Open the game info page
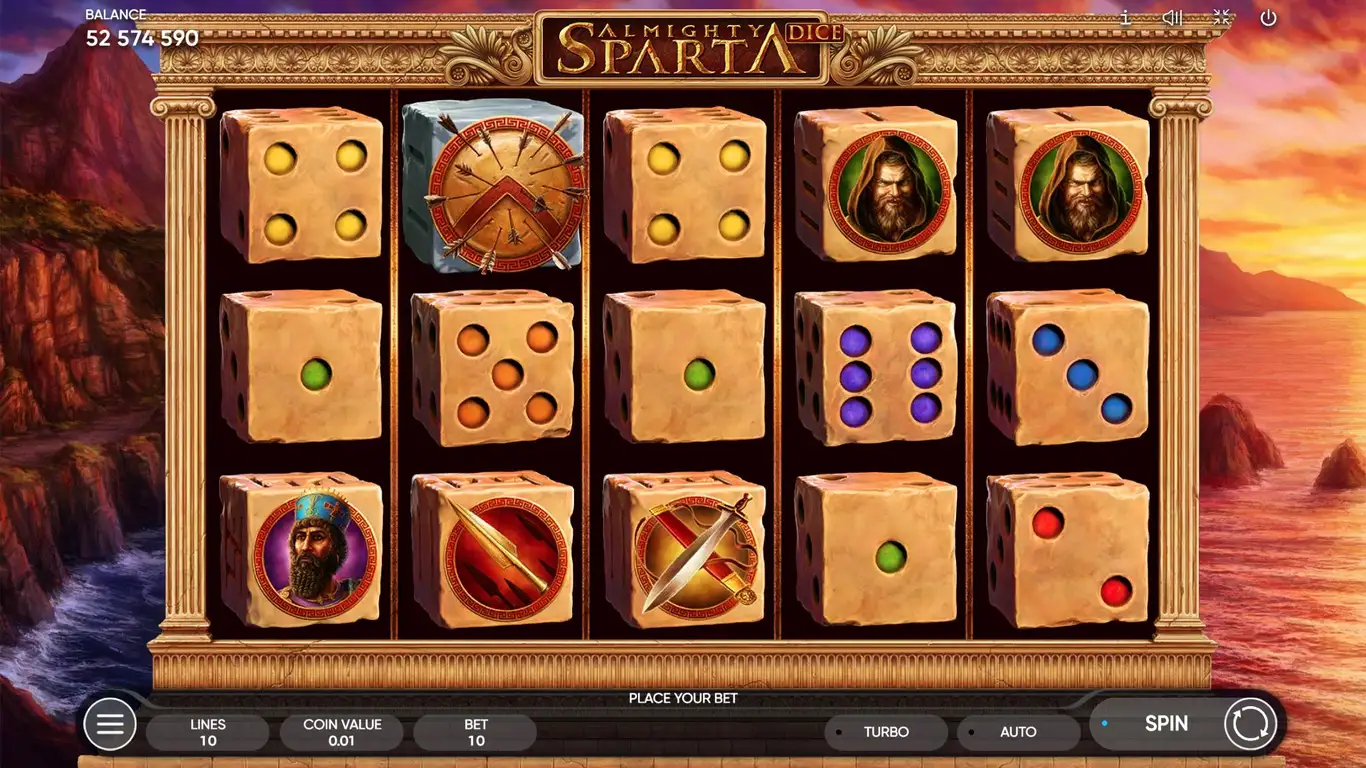 1125,18
